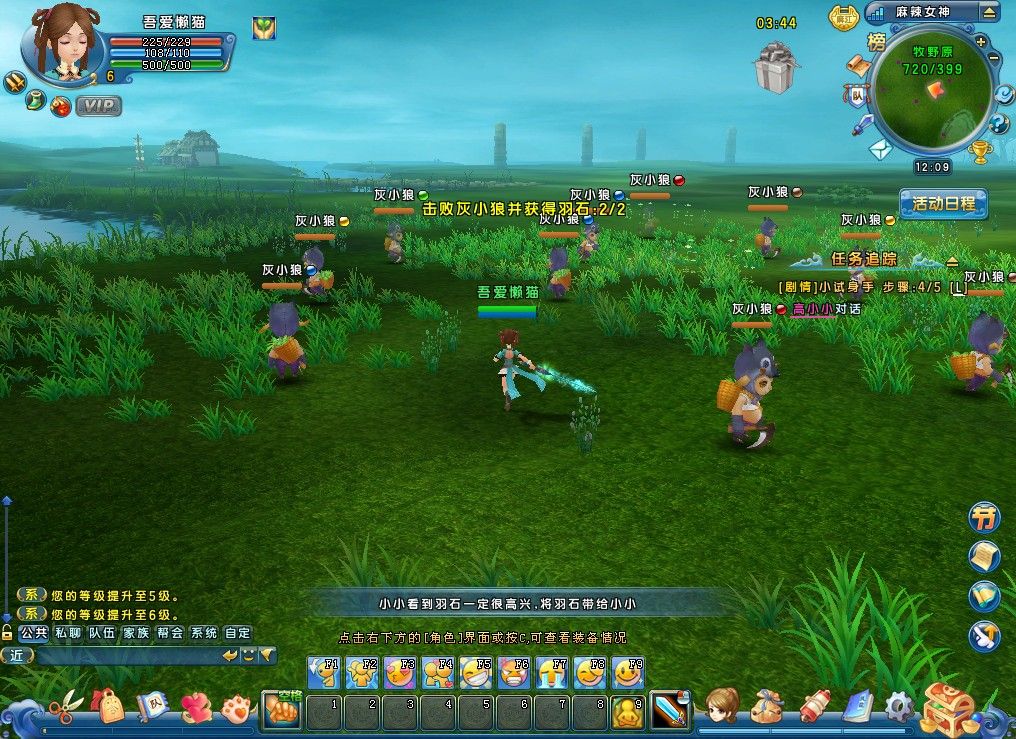Open the gift box reward icon
This screenshot has height=739, width=1016.
click(775, 67)
